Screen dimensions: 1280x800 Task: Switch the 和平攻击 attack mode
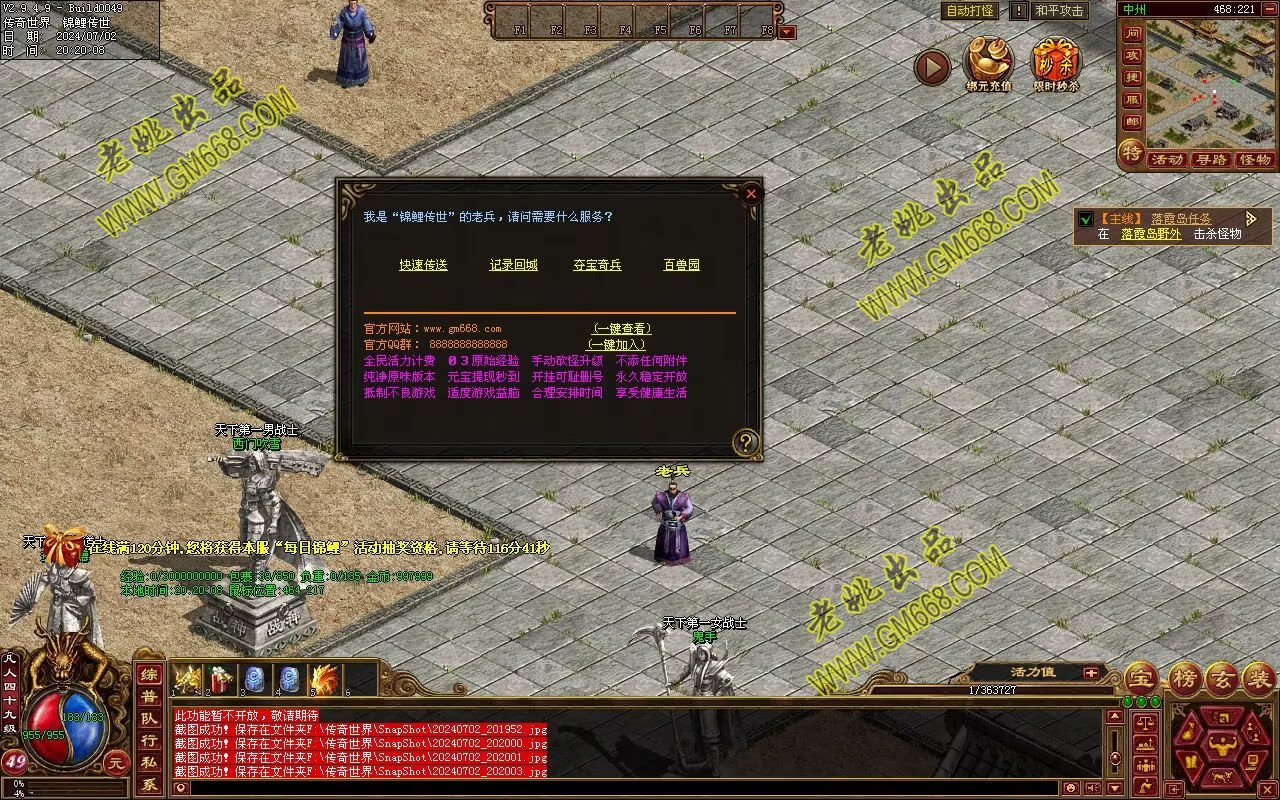click(x=1059, y=11)
